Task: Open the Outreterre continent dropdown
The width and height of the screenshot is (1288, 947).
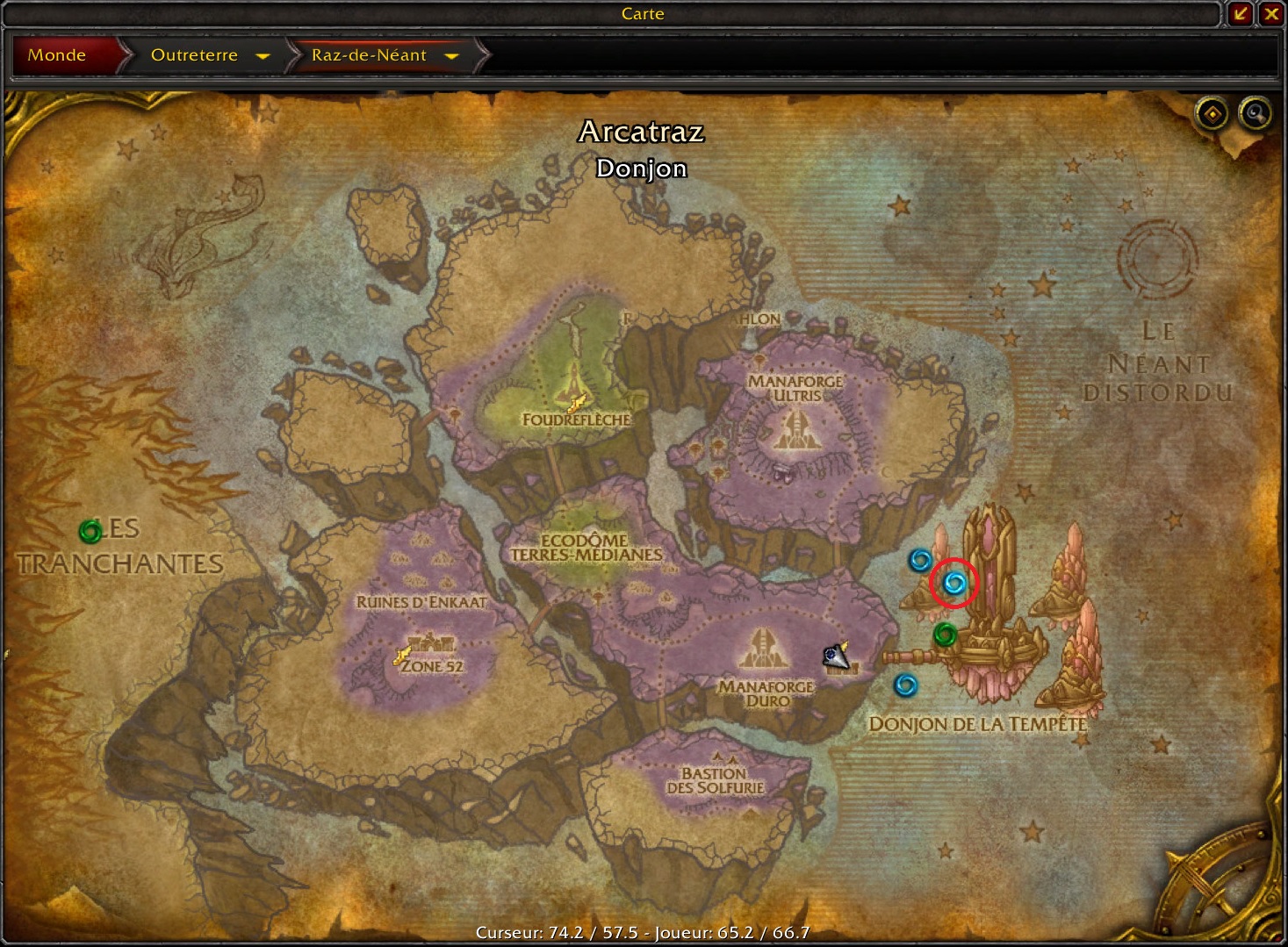Action: 264,55
